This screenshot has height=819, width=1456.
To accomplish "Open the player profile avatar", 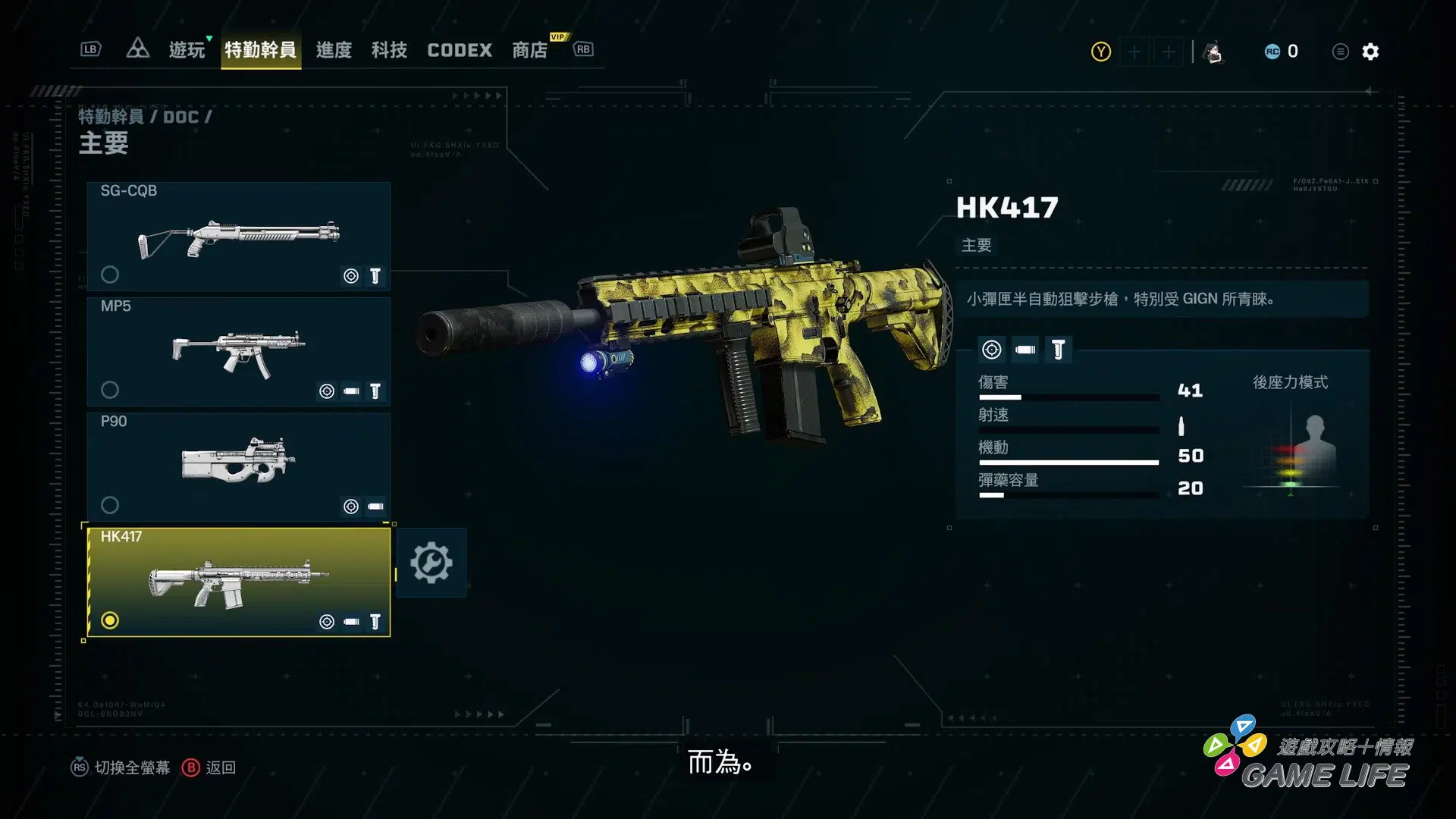I will [1214, 52].
